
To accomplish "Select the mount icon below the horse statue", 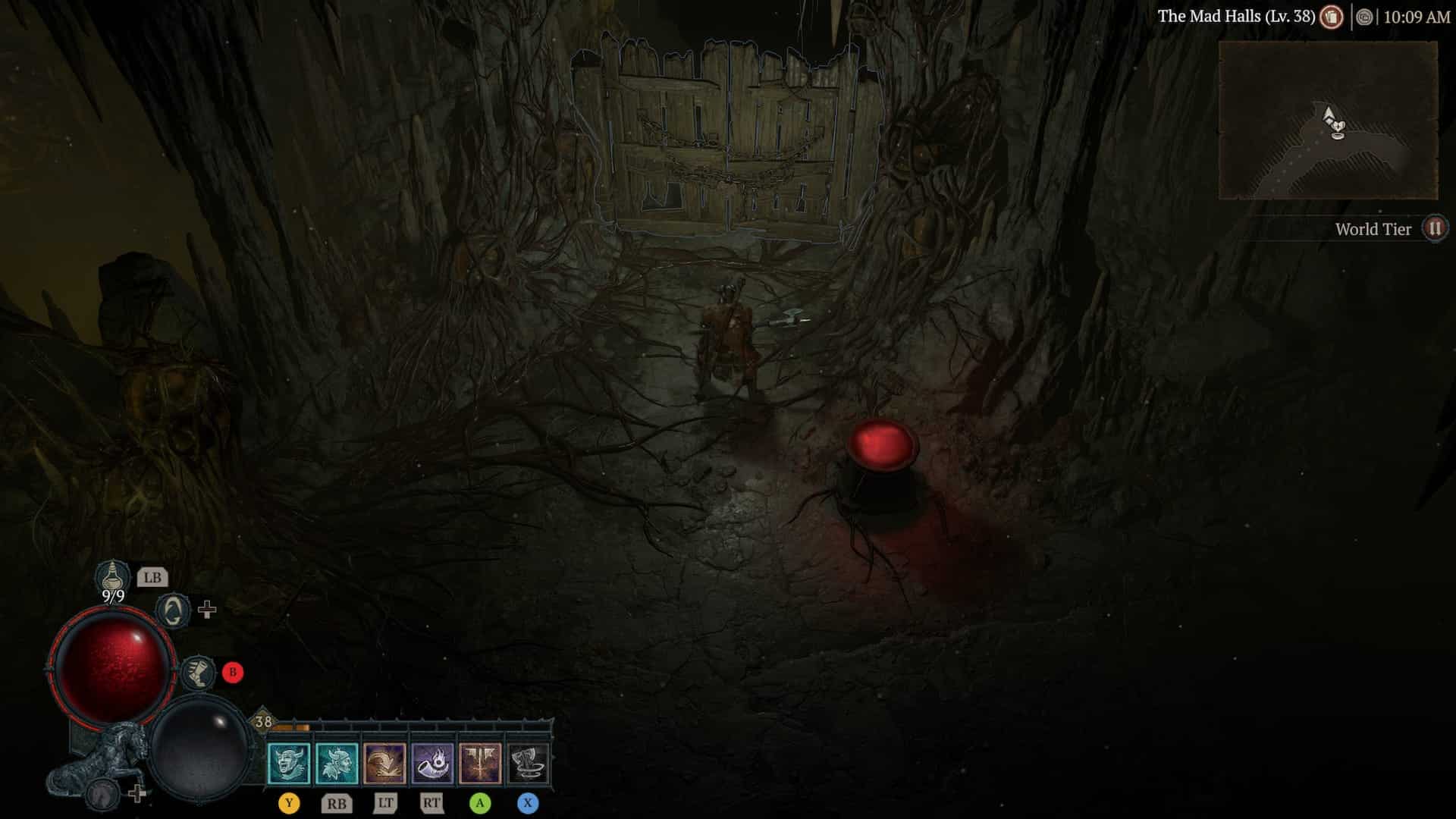I will 102,795.
